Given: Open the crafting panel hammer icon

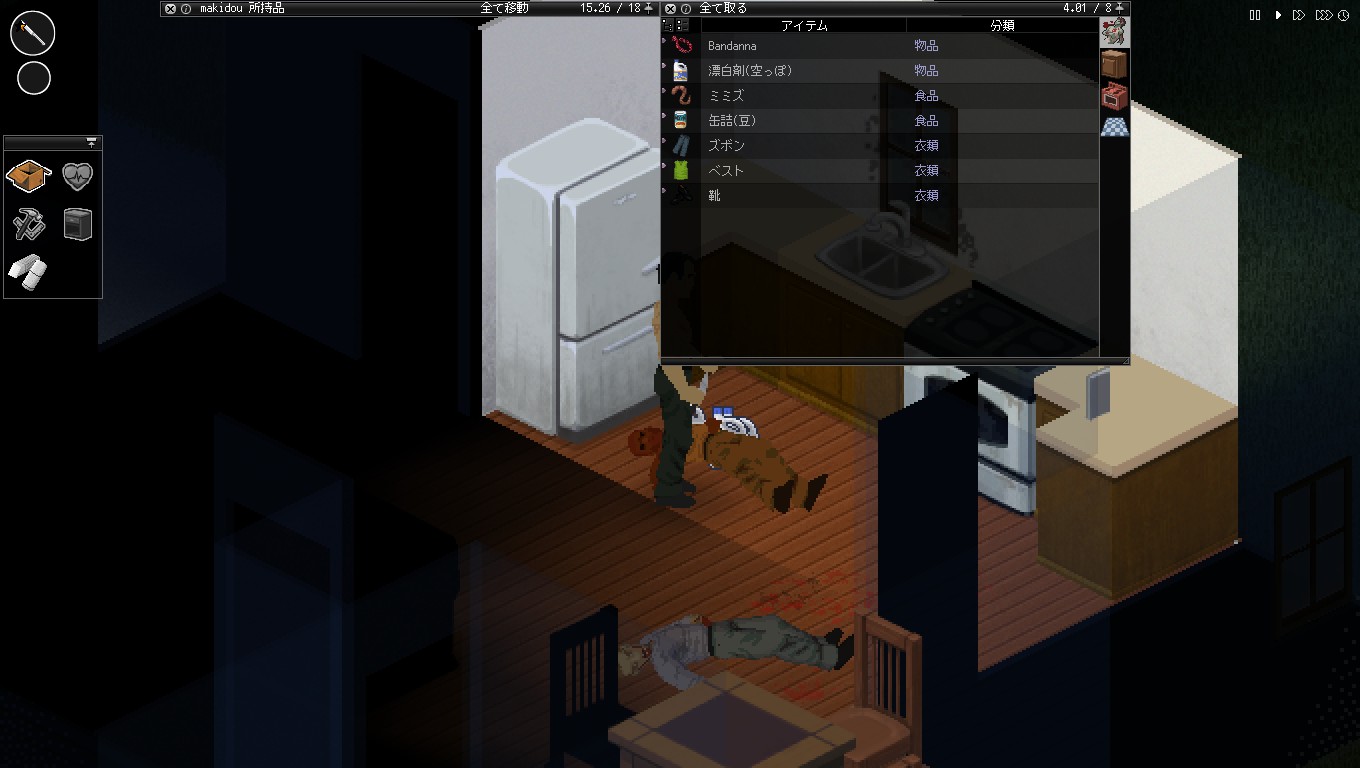Looking at the screenshot, I should [x=28, y=225].
